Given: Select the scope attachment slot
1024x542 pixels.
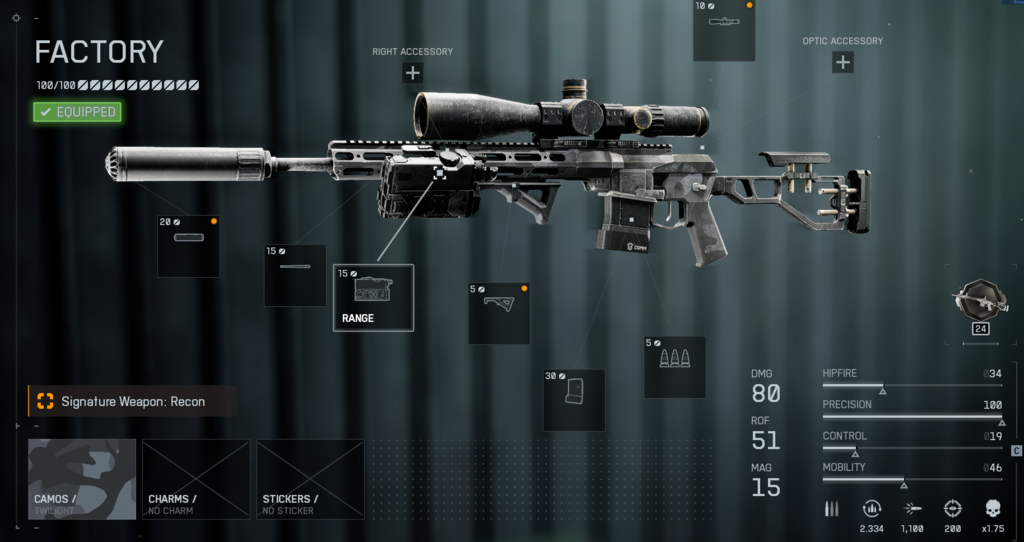Looking at the screenshot, I should [724, 32].
